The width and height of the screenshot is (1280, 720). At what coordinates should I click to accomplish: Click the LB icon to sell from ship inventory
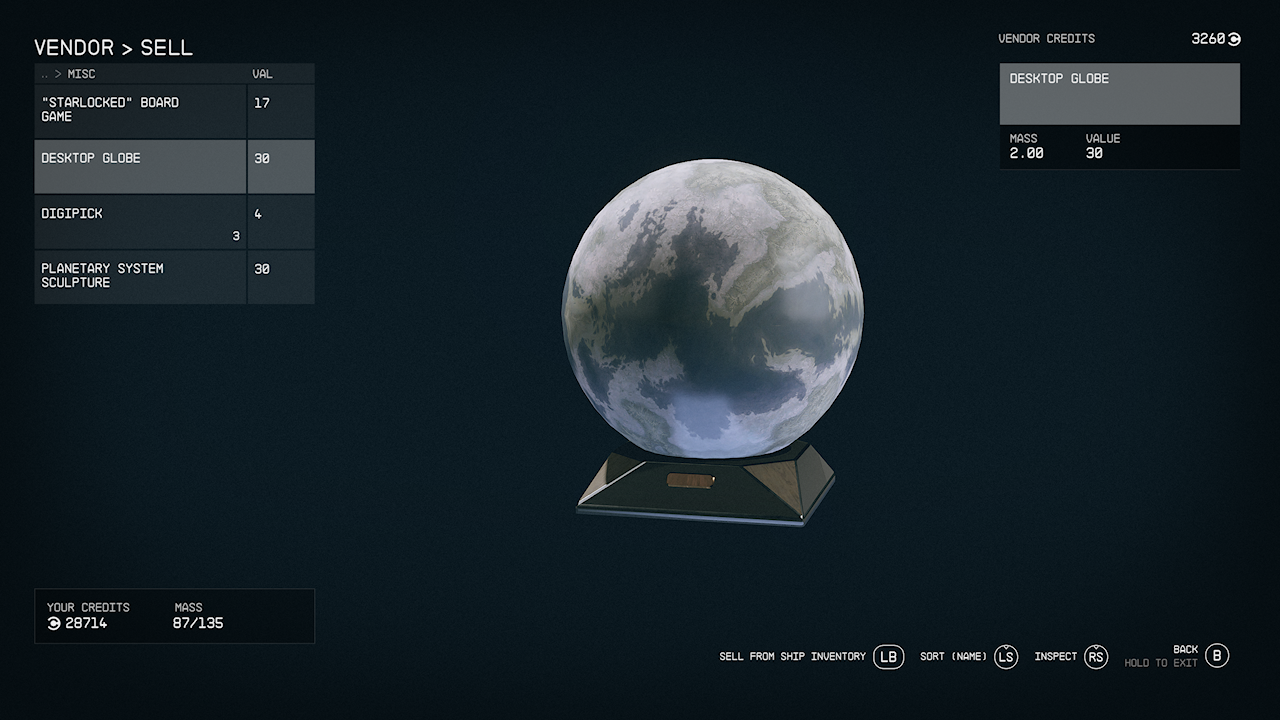[x=888, y=657]
